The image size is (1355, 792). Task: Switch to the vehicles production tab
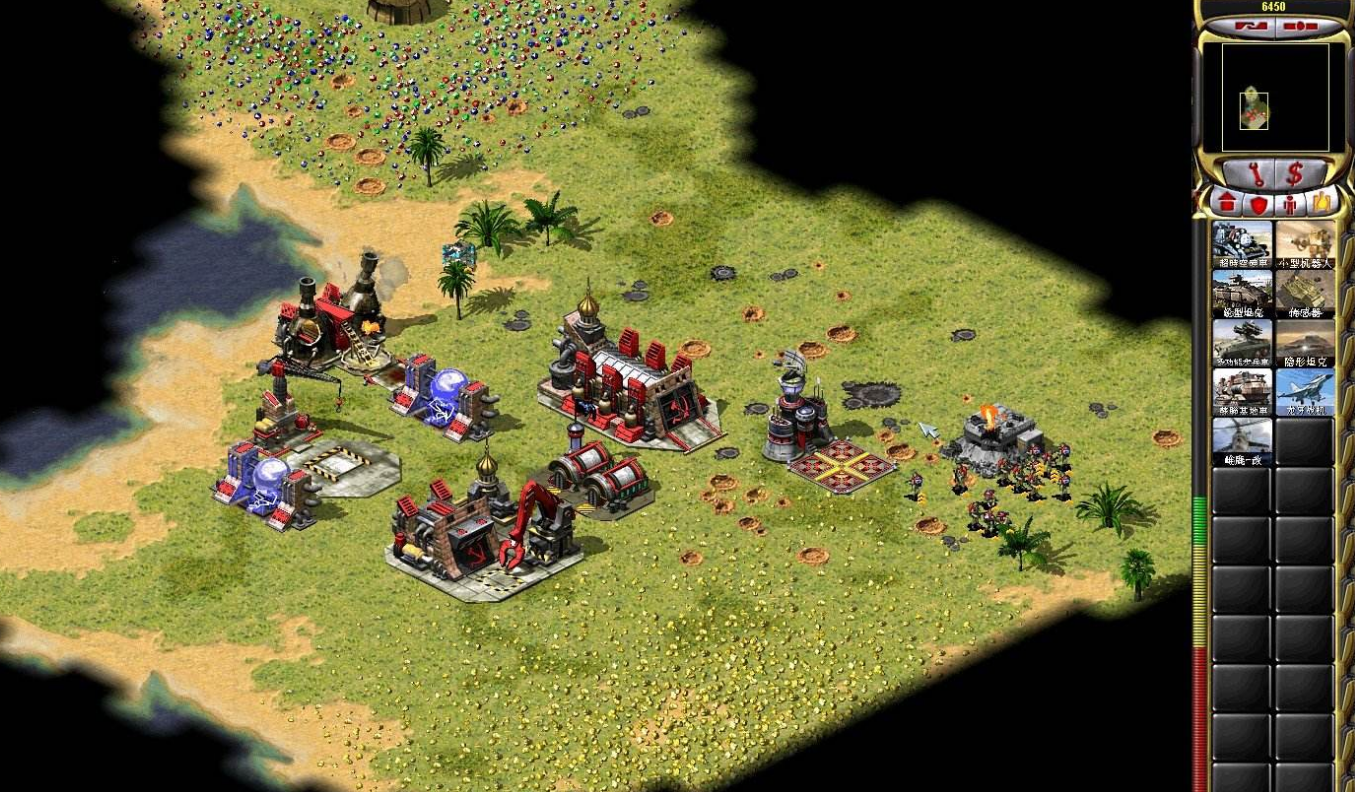point(1321,204)
